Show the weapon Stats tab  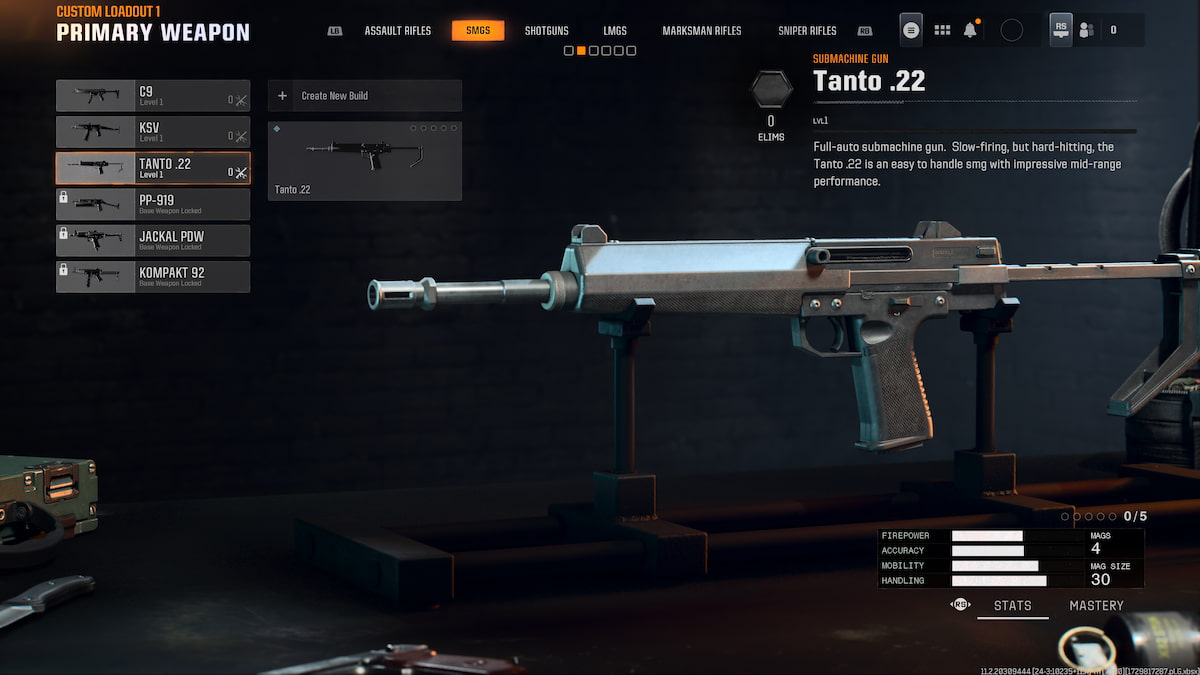[x=1012, y=605]
